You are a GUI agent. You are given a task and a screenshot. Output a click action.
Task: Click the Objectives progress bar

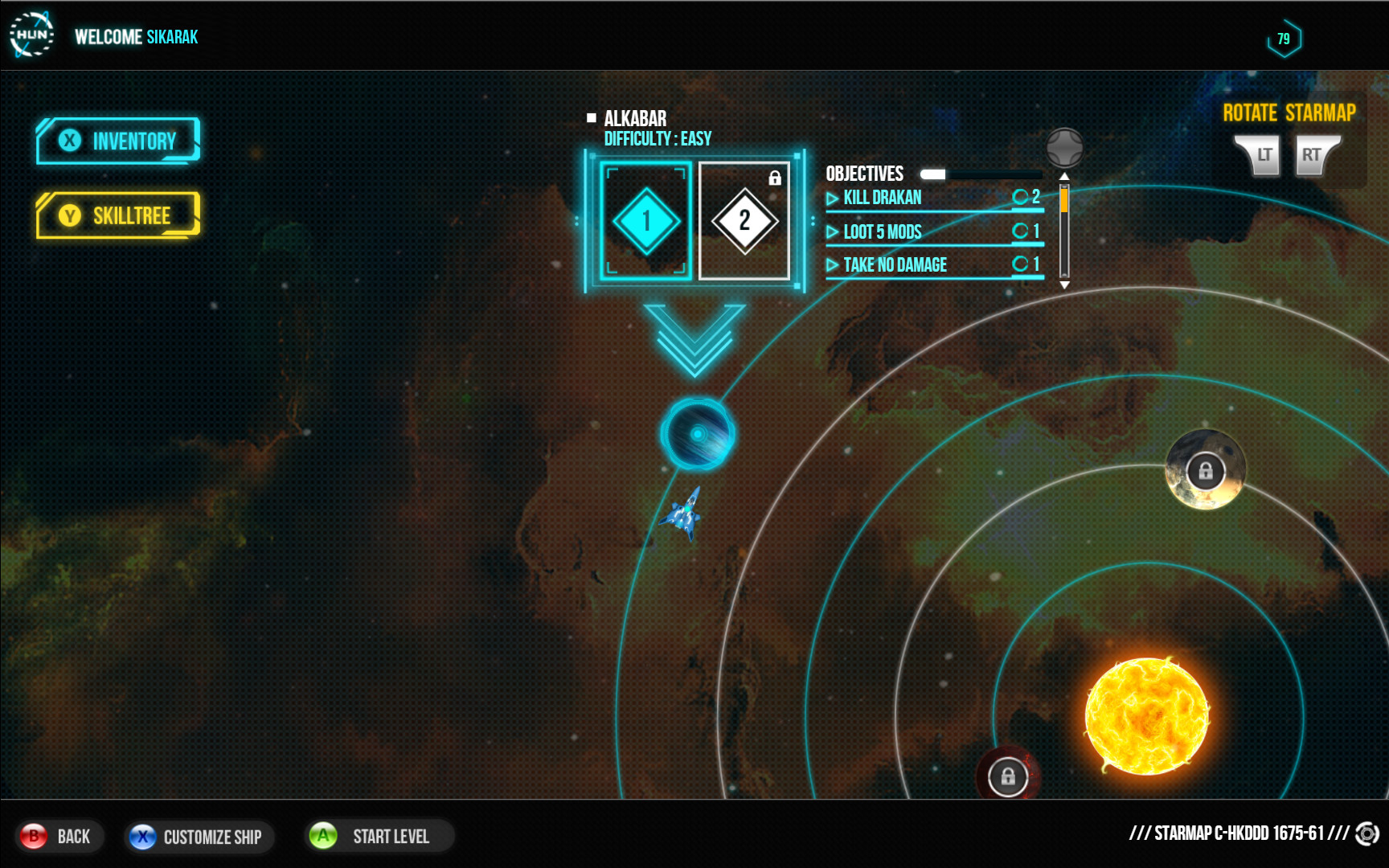[981, 173]
